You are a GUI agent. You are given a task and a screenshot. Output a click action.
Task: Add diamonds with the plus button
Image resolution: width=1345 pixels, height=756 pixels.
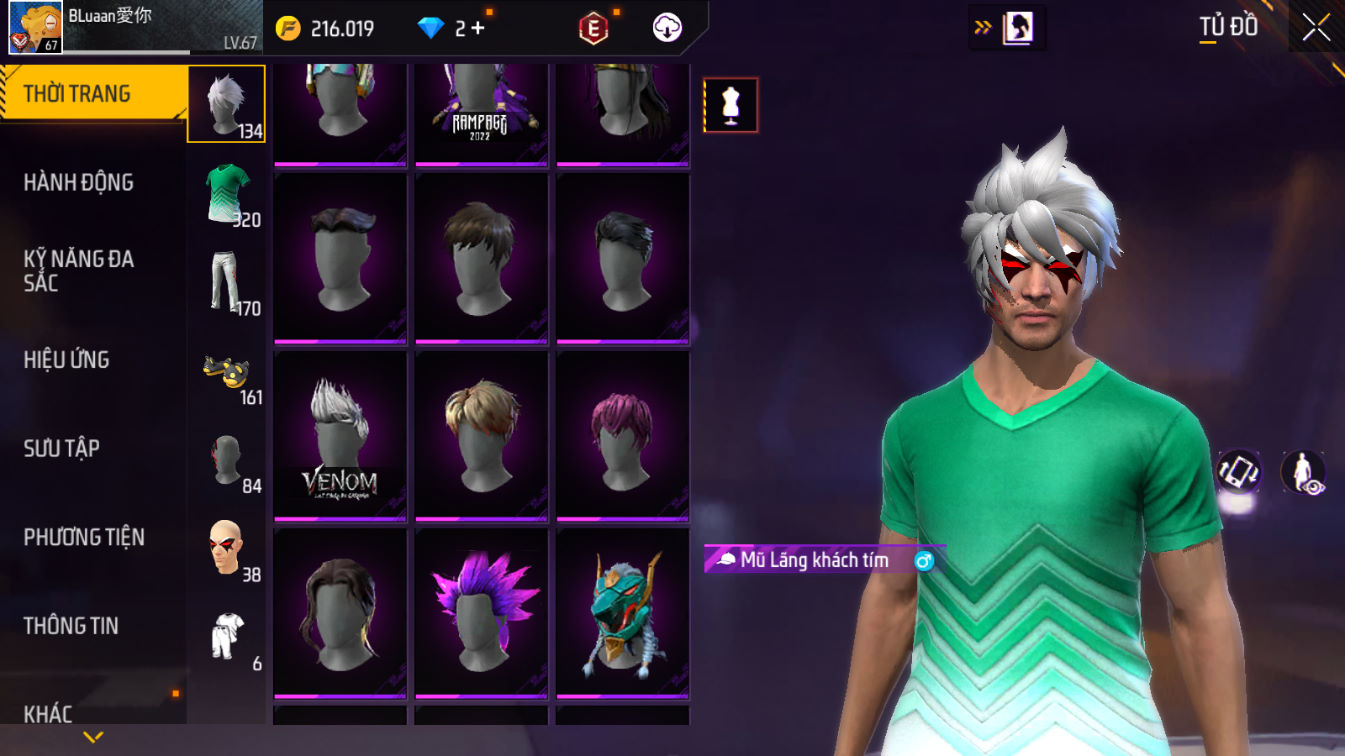tap(477, 28)
